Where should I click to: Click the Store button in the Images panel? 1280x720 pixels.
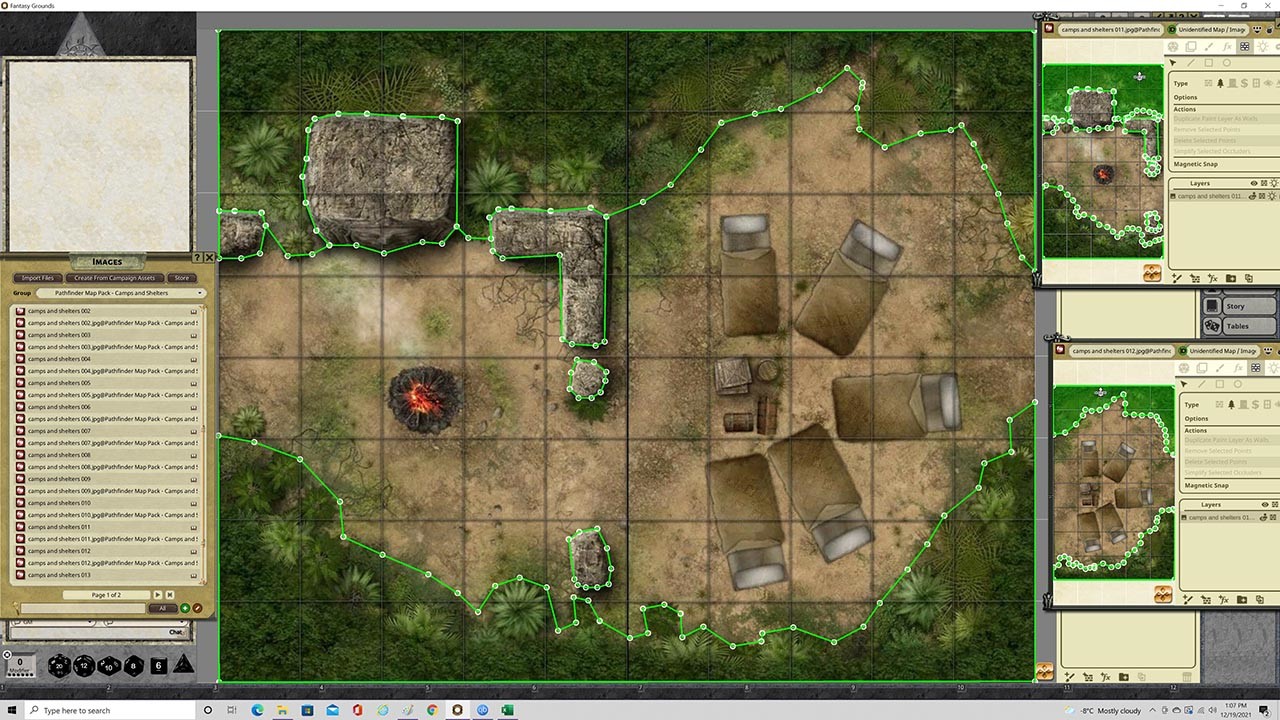click(181, 277)
